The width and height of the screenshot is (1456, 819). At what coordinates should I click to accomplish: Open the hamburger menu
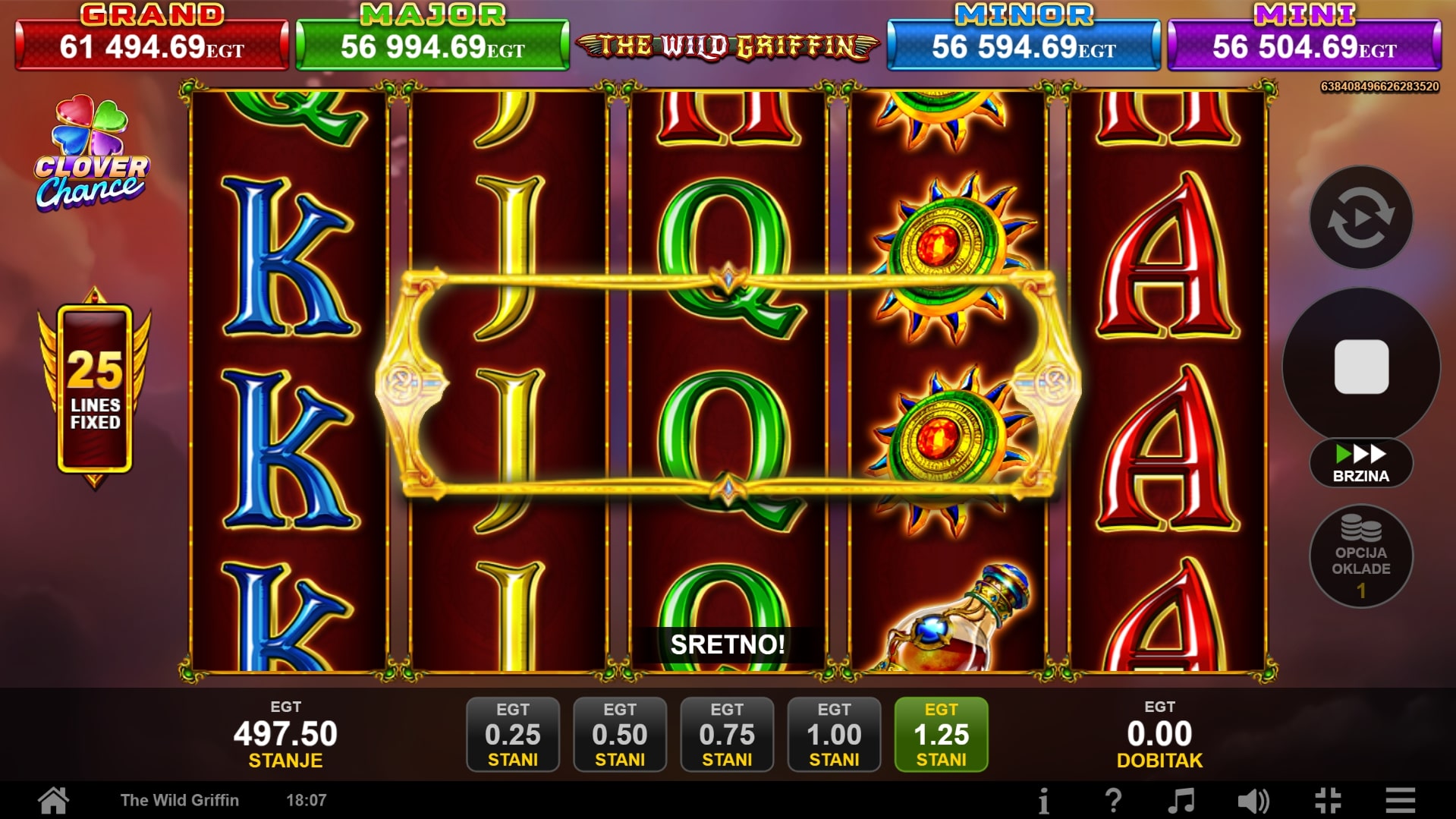pos(1400,800)
